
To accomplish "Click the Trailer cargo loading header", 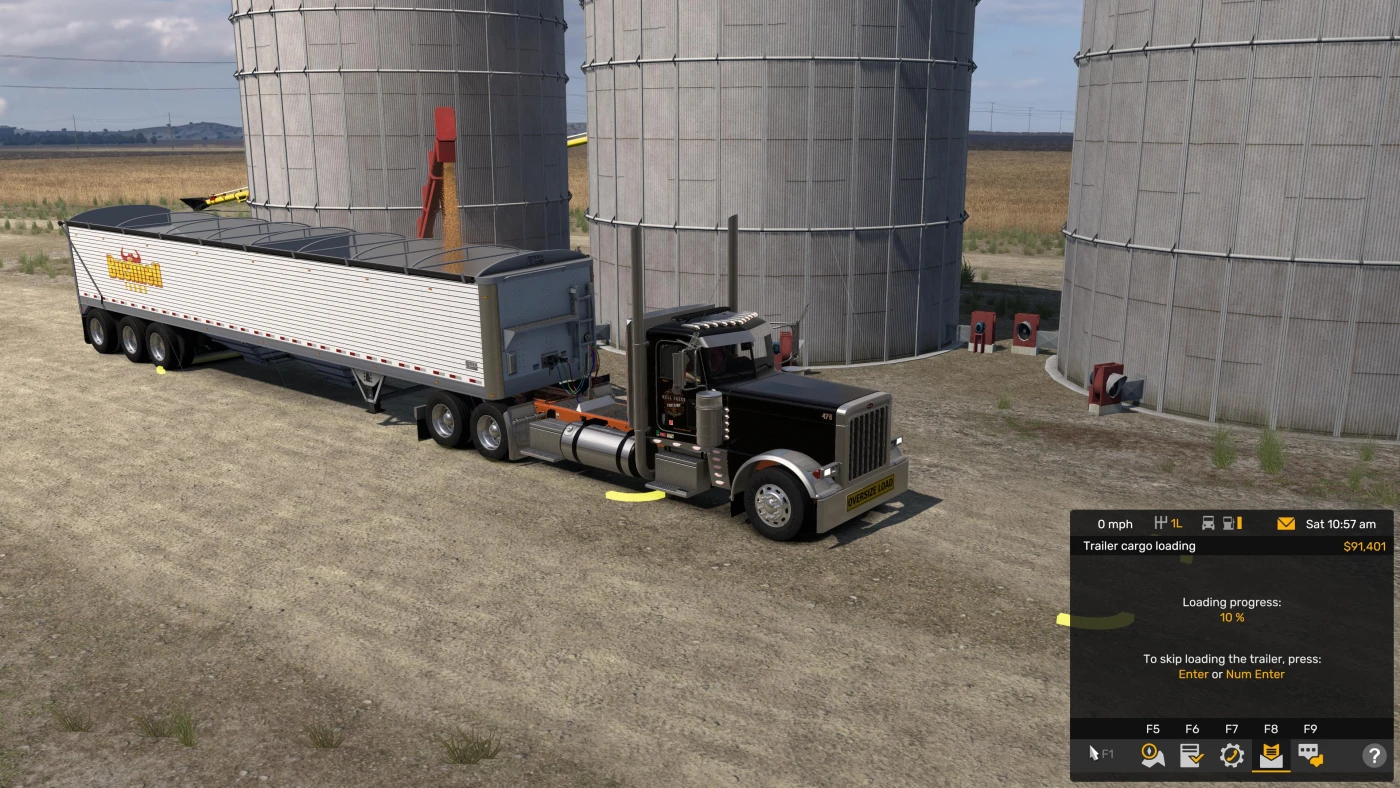I will 1139,546.
